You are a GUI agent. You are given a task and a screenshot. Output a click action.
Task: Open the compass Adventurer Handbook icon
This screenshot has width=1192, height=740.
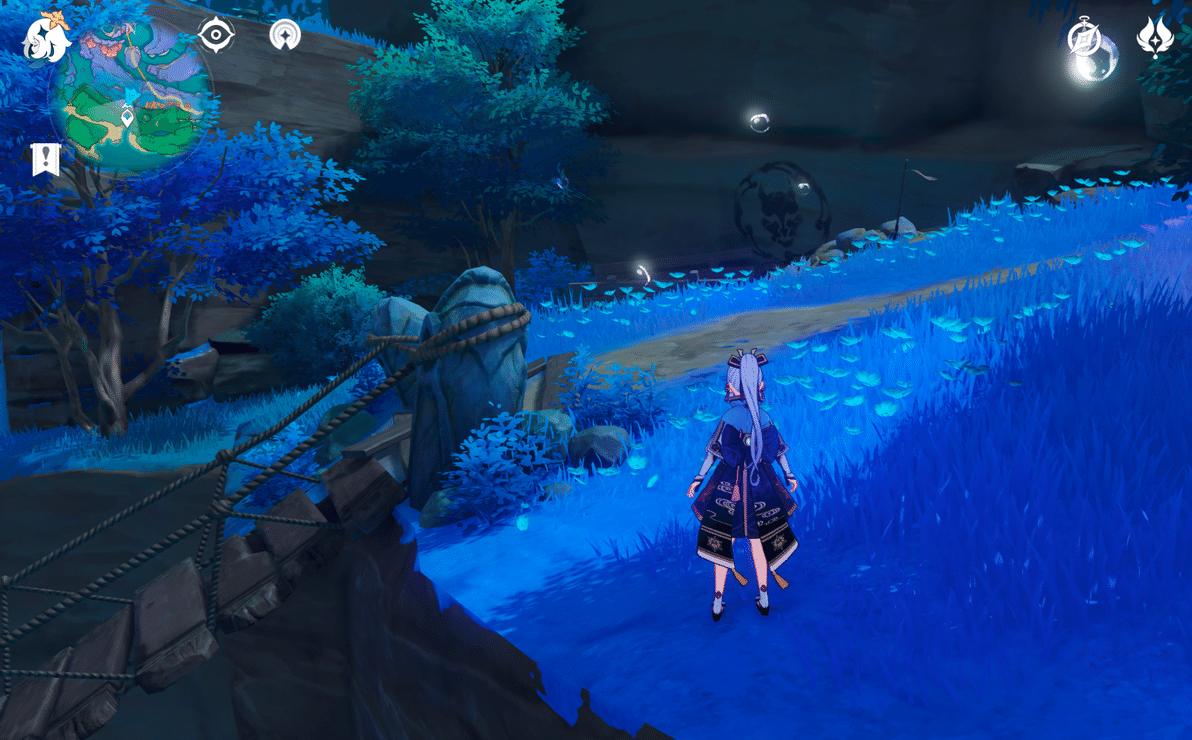click(x=1084, y=37)
